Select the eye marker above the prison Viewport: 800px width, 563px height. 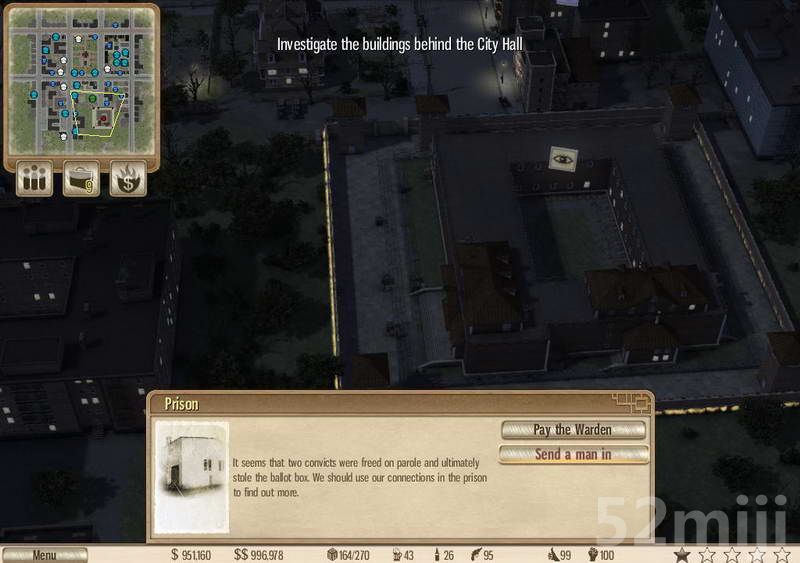[x=562, y=158]
